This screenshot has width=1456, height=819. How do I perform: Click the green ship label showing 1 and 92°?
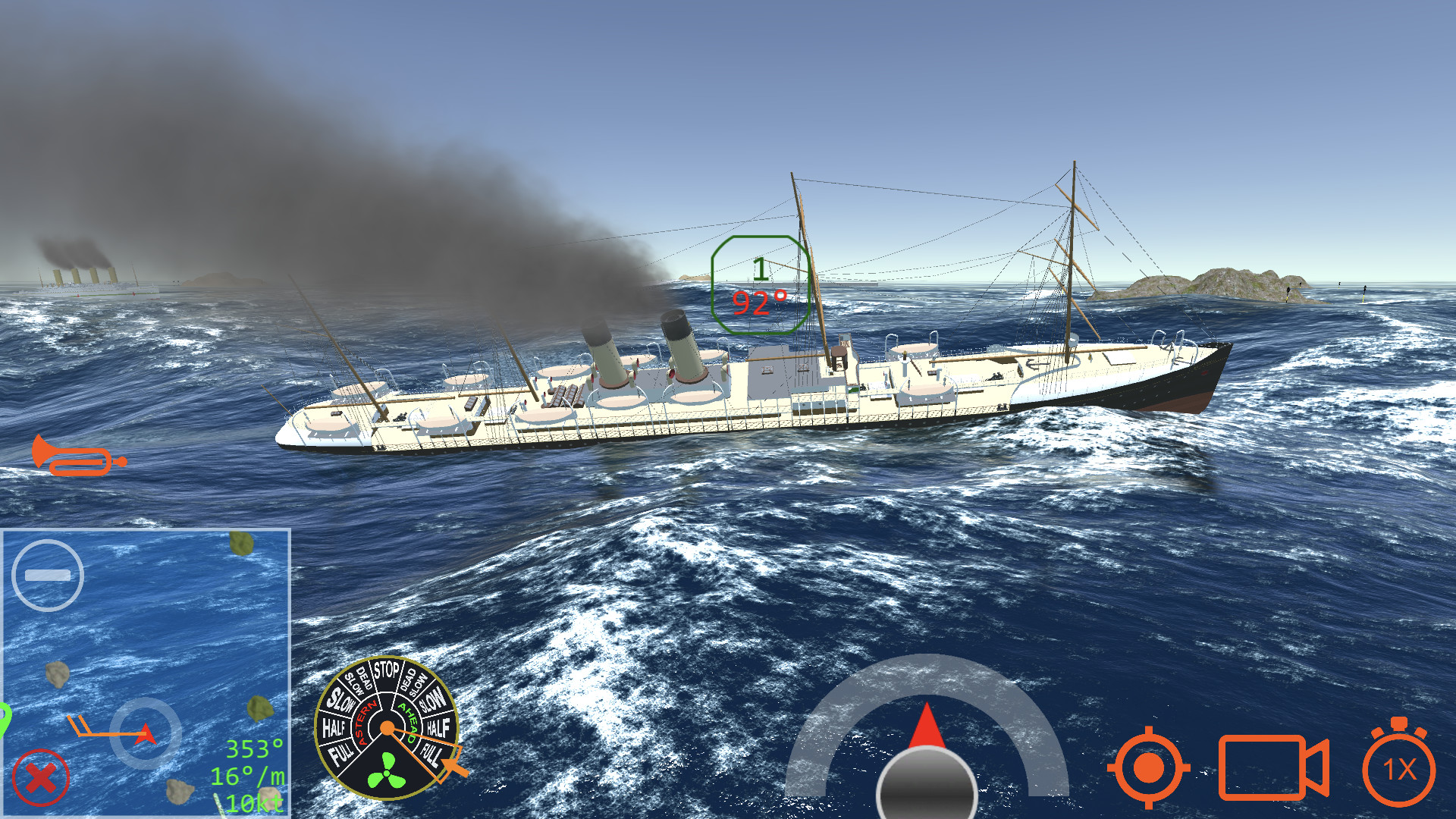tap(759, 287)
